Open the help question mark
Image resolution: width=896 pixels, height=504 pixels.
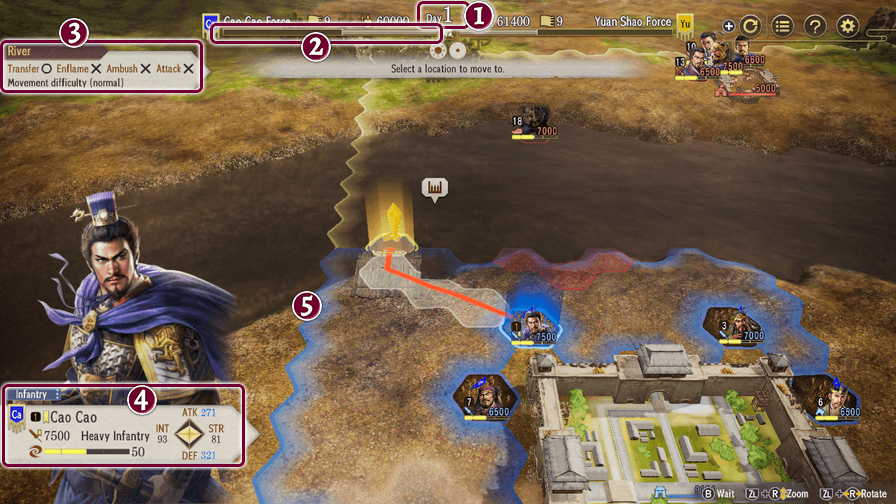815,27
